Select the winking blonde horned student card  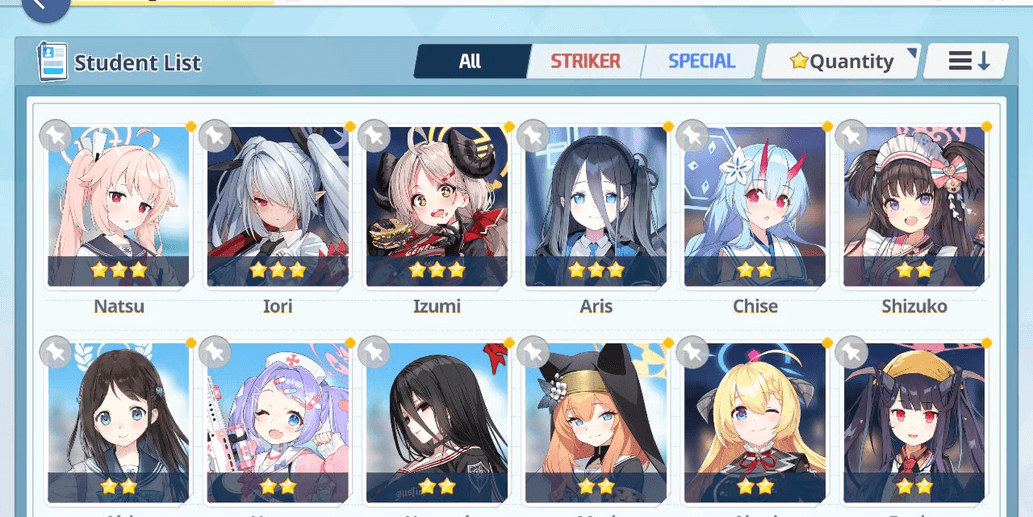[755, 423]
